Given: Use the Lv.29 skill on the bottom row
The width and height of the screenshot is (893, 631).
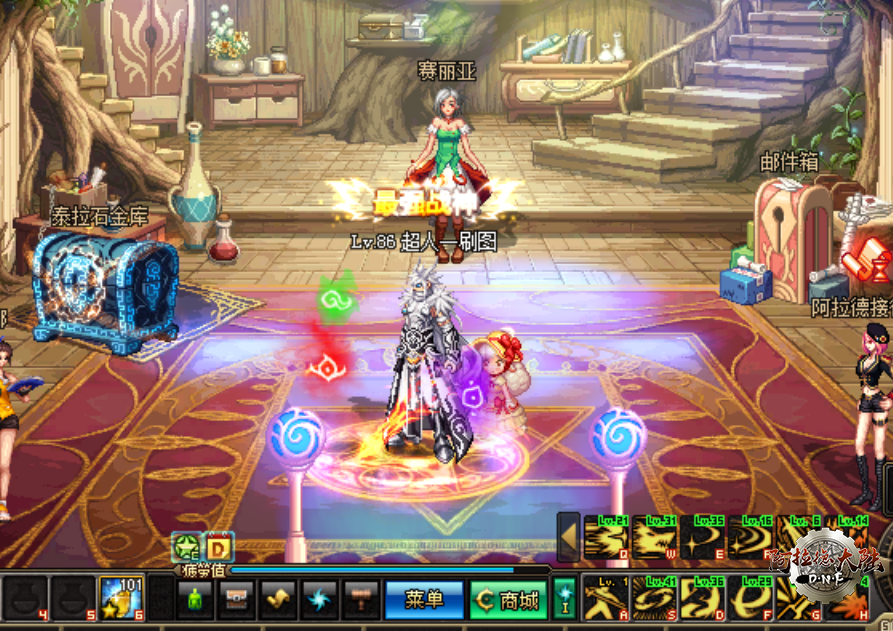Looking at the screenshot, I should tap(752, 598).
